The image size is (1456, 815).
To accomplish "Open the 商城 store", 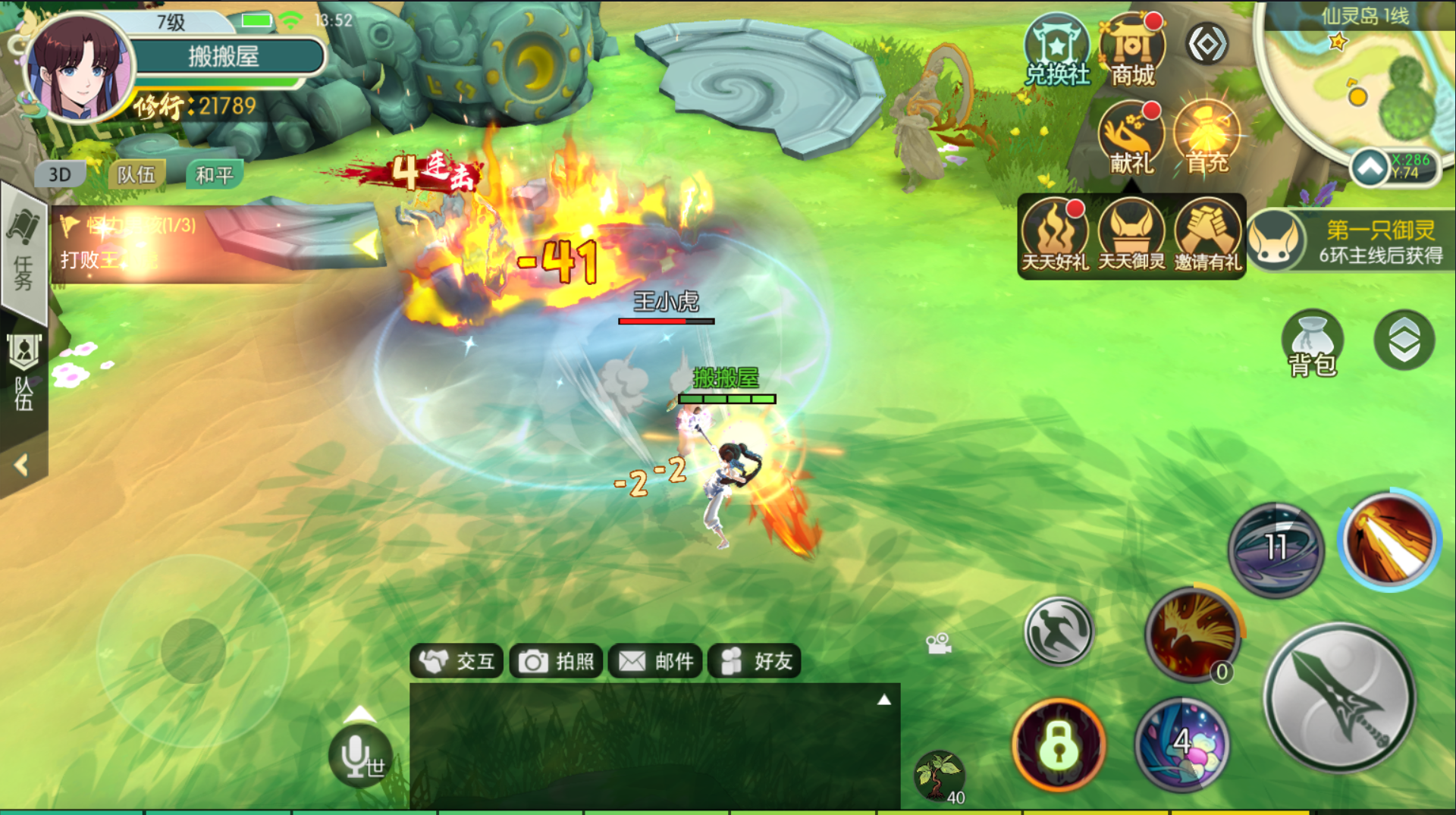I will pyautogui.click(x=1132, y=50).
